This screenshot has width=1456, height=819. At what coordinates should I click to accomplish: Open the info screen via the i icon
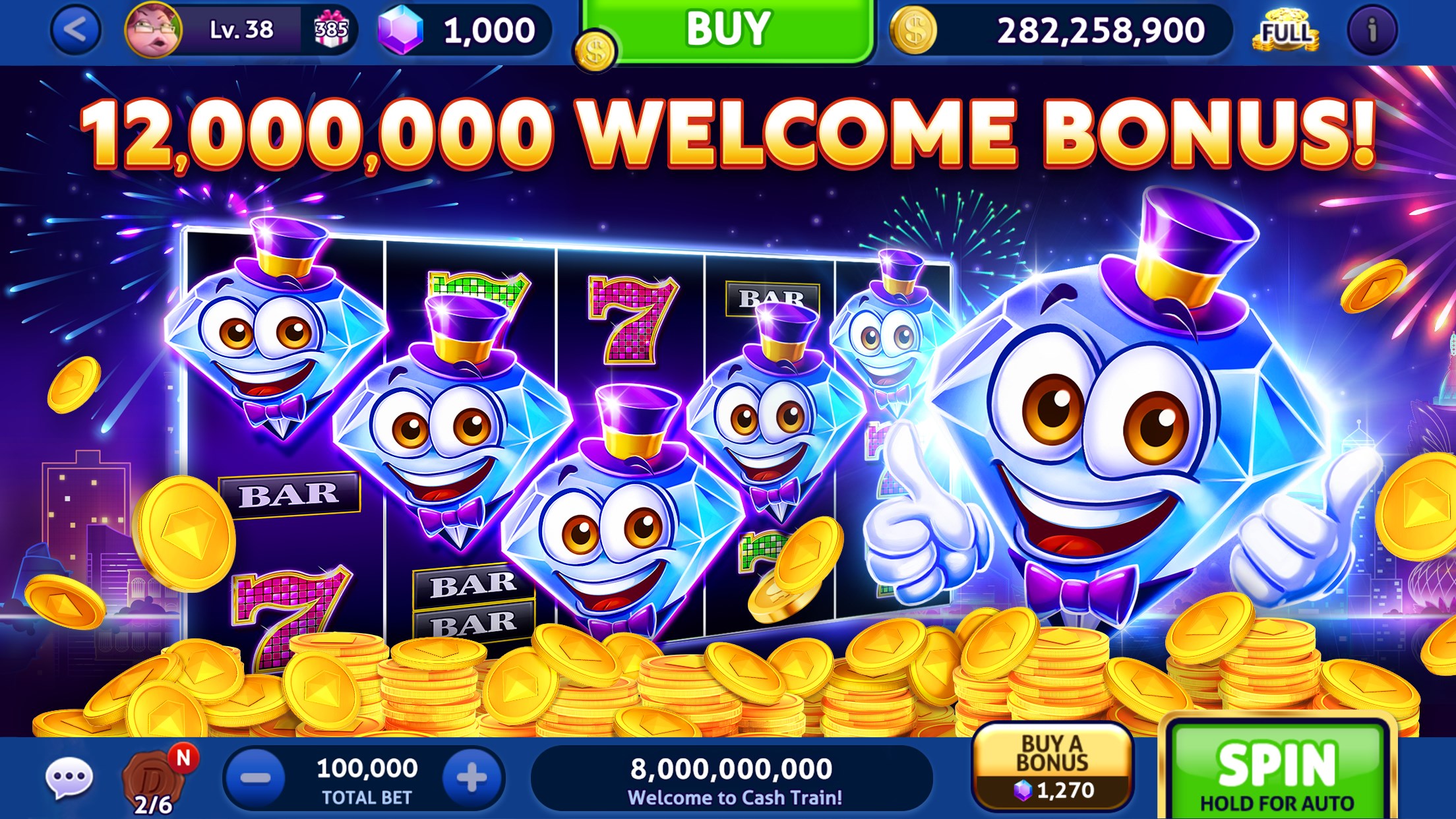coord(1372,29)
